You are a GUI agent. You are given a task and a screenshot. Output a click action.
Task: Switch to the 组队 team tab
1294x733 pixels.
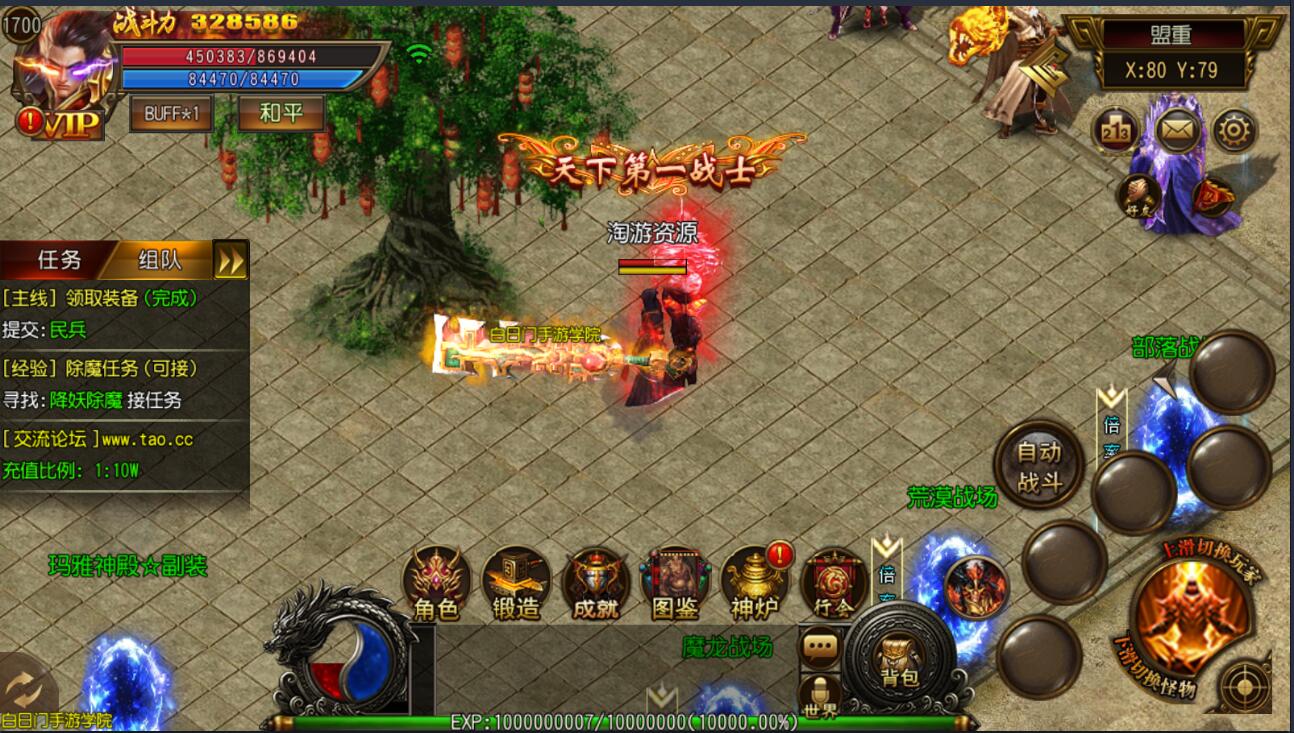pos(160,260)
